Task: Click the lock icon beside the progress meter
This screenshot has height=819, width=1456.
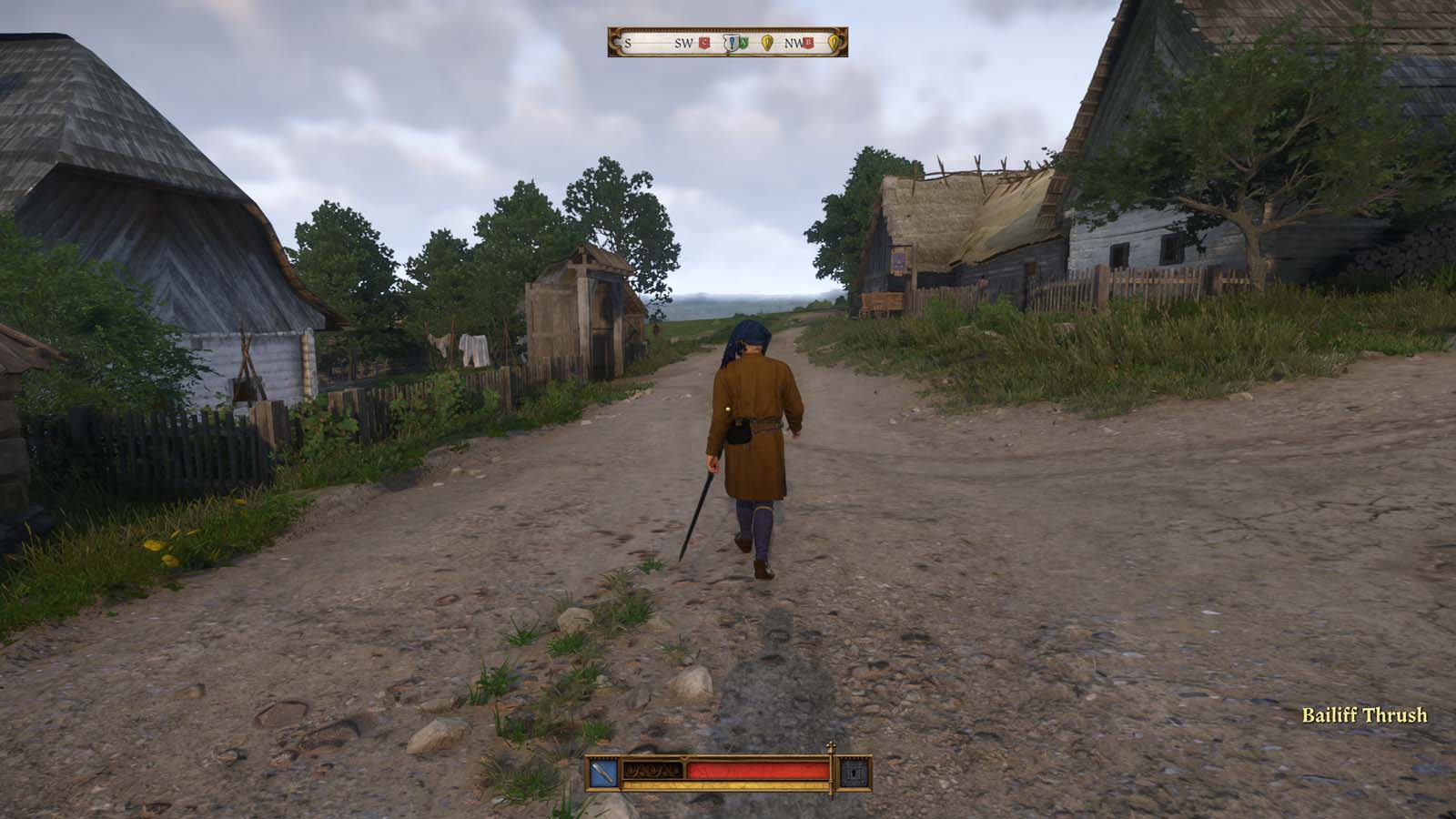Action: click(854, 773)
